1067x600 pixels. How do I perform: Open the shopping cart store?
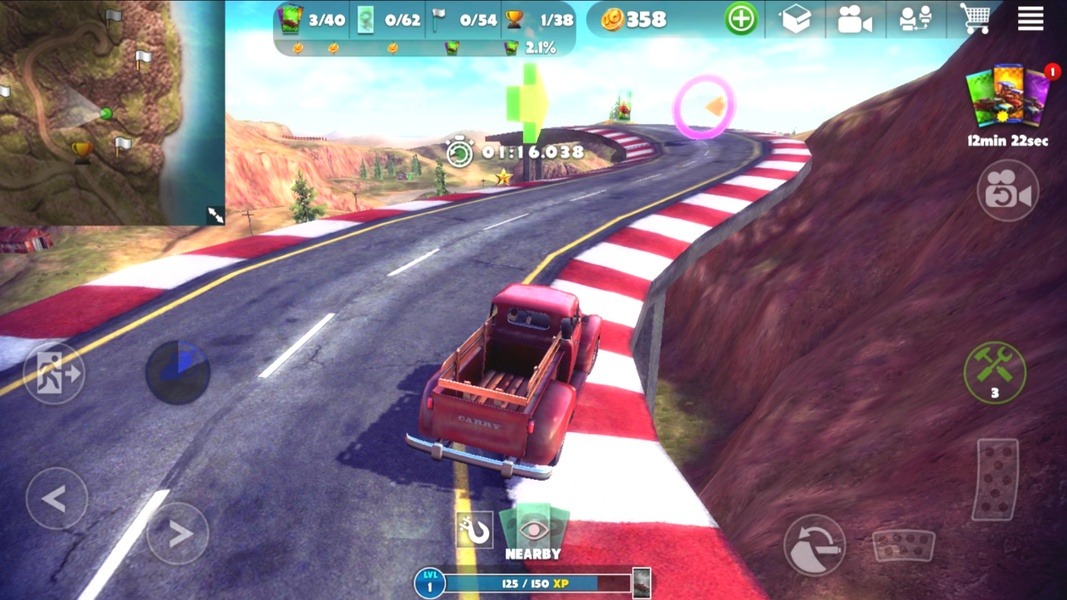[975, 19]
